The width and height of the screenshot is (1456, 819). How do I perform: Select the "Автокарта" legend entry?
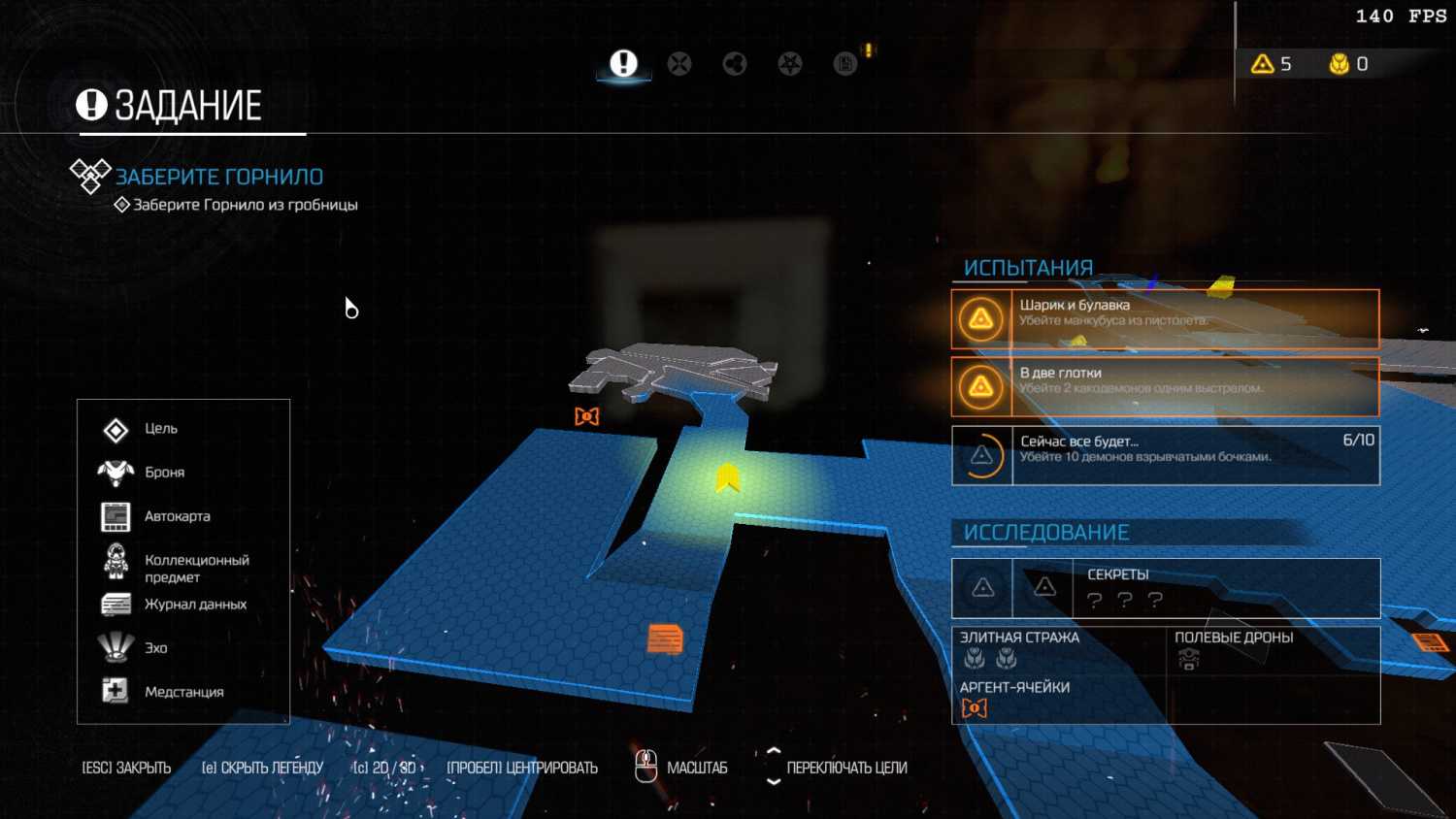[177, 516]
